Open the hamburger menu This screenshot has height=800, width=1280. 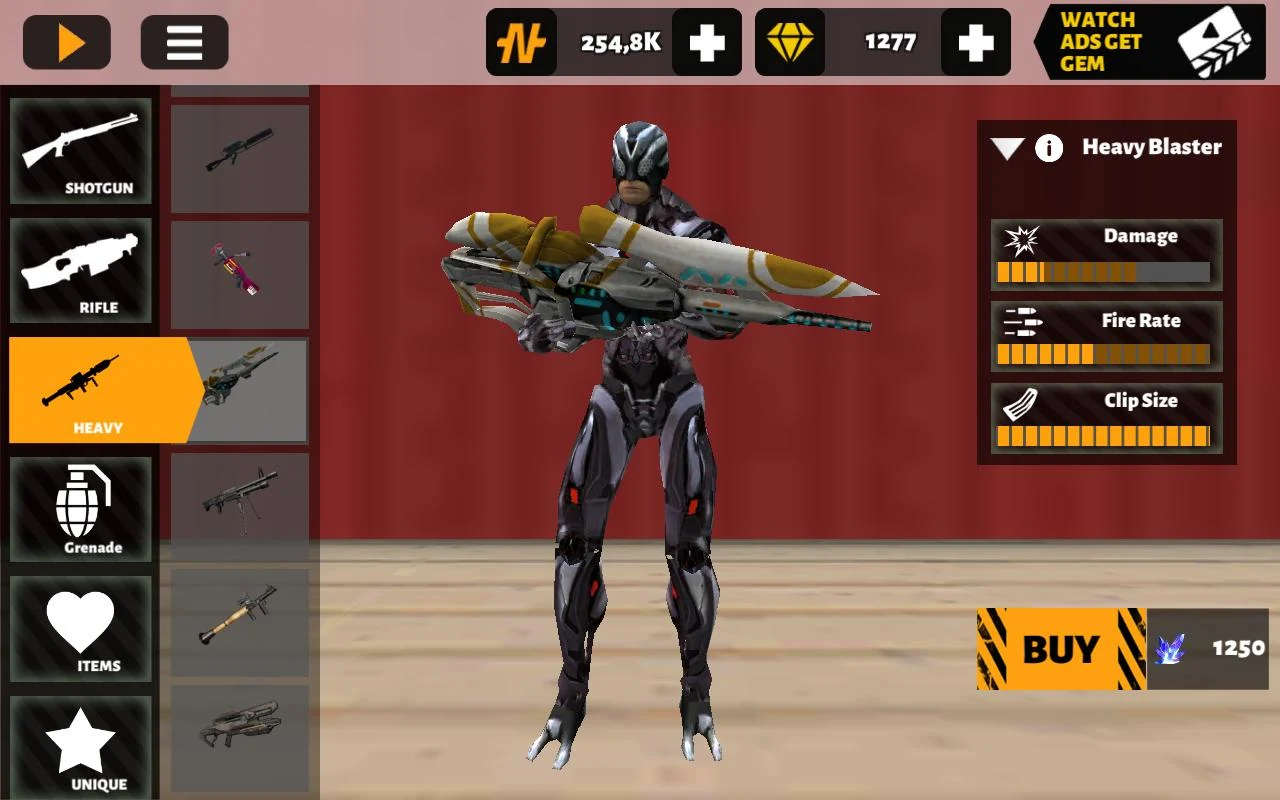pos(184,41)
